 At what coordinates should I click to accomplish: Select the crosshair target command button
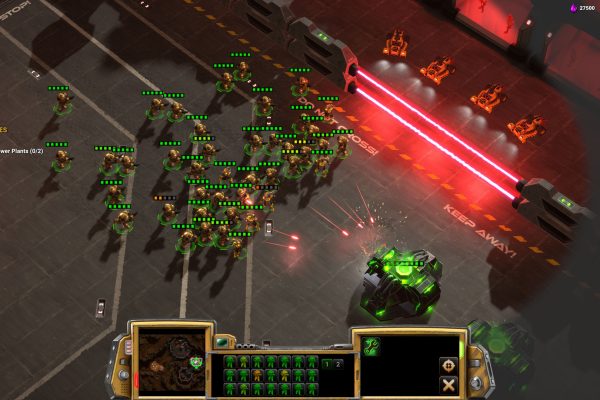(x=447, y=365)
